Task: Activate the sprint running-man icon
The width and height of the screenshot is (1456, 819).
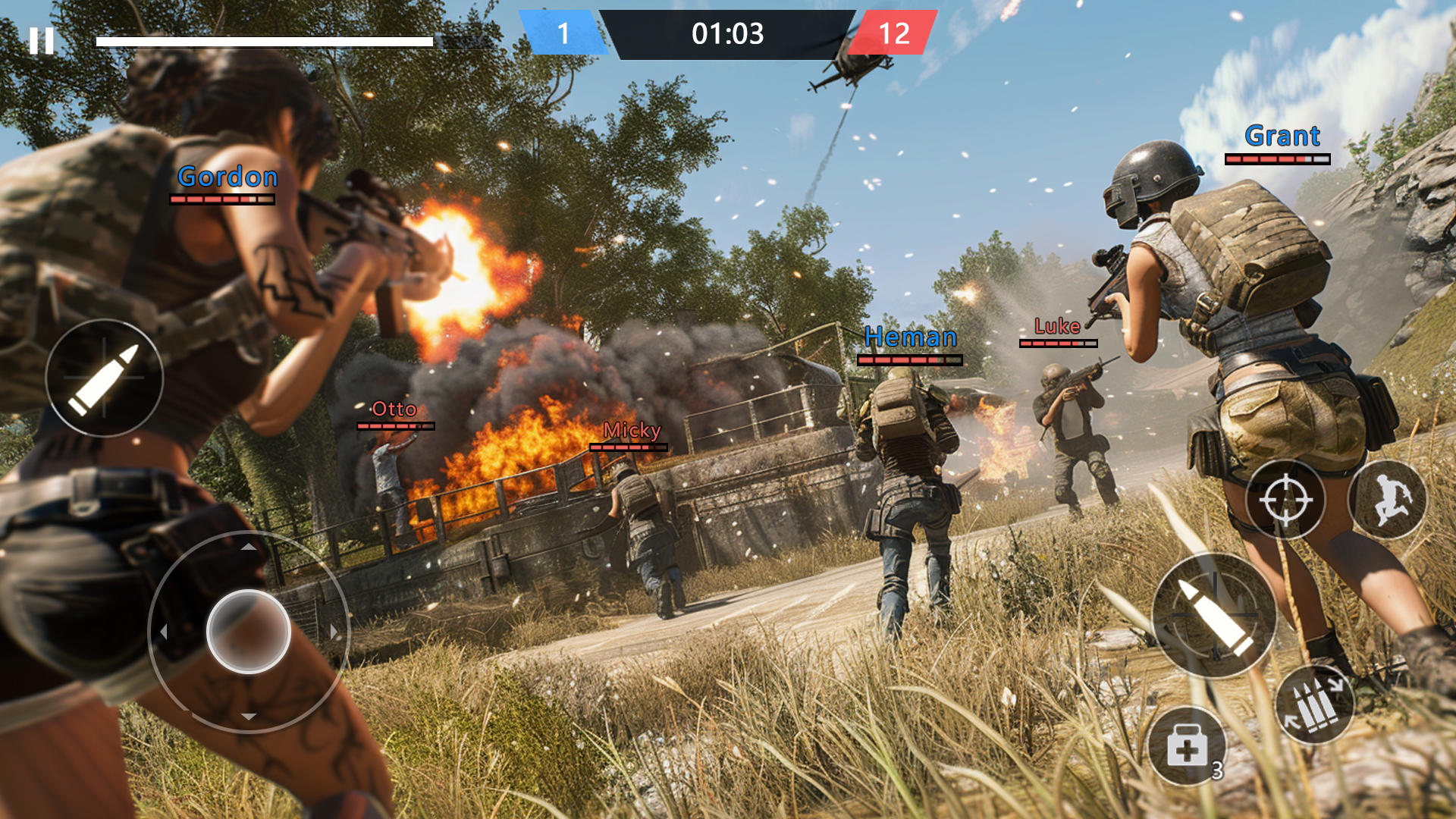Action: (1389, 500)
